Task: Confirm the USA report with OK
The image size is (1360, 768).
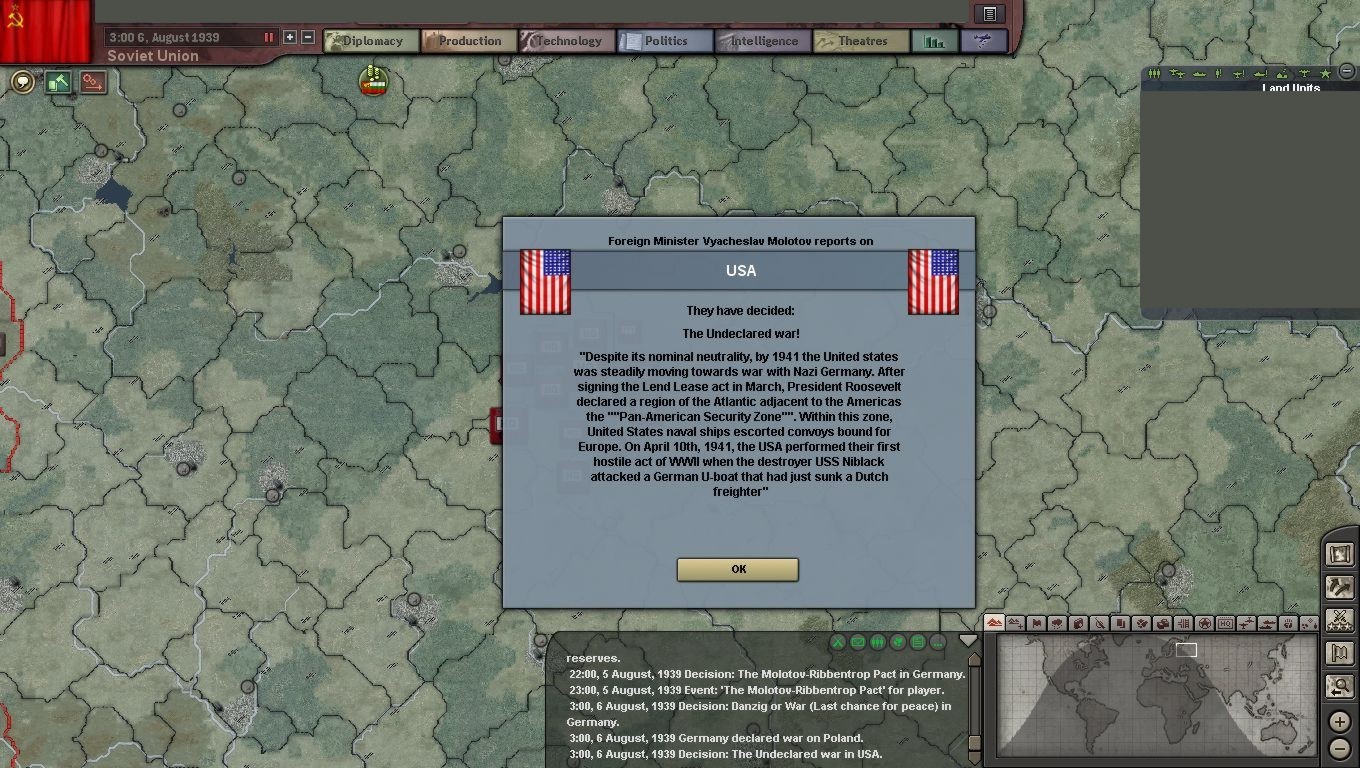Action: click(737, 569)
